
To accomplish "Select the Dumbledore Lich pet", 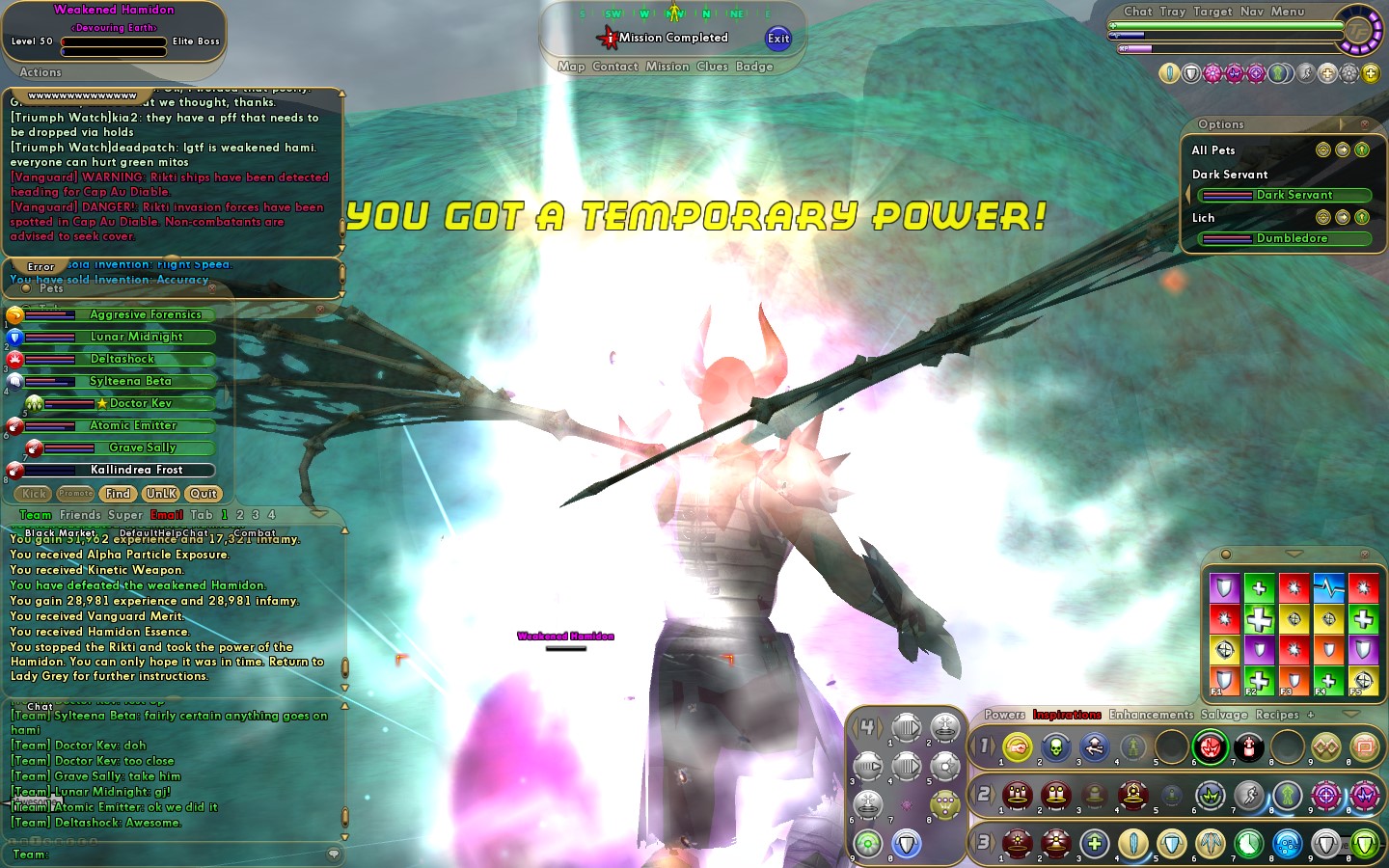I will tap(1292, 238).
